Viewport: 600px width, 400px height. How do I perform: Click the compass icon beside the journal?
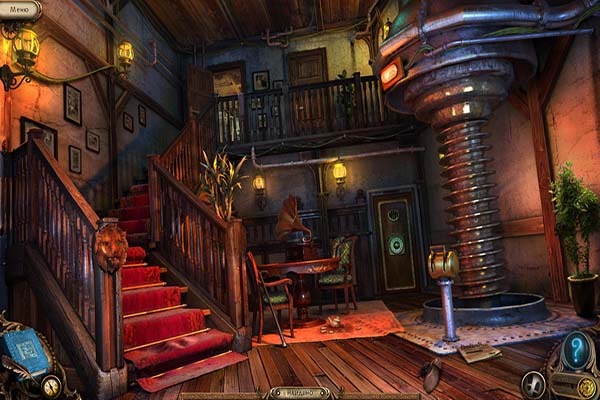[50, 385]
